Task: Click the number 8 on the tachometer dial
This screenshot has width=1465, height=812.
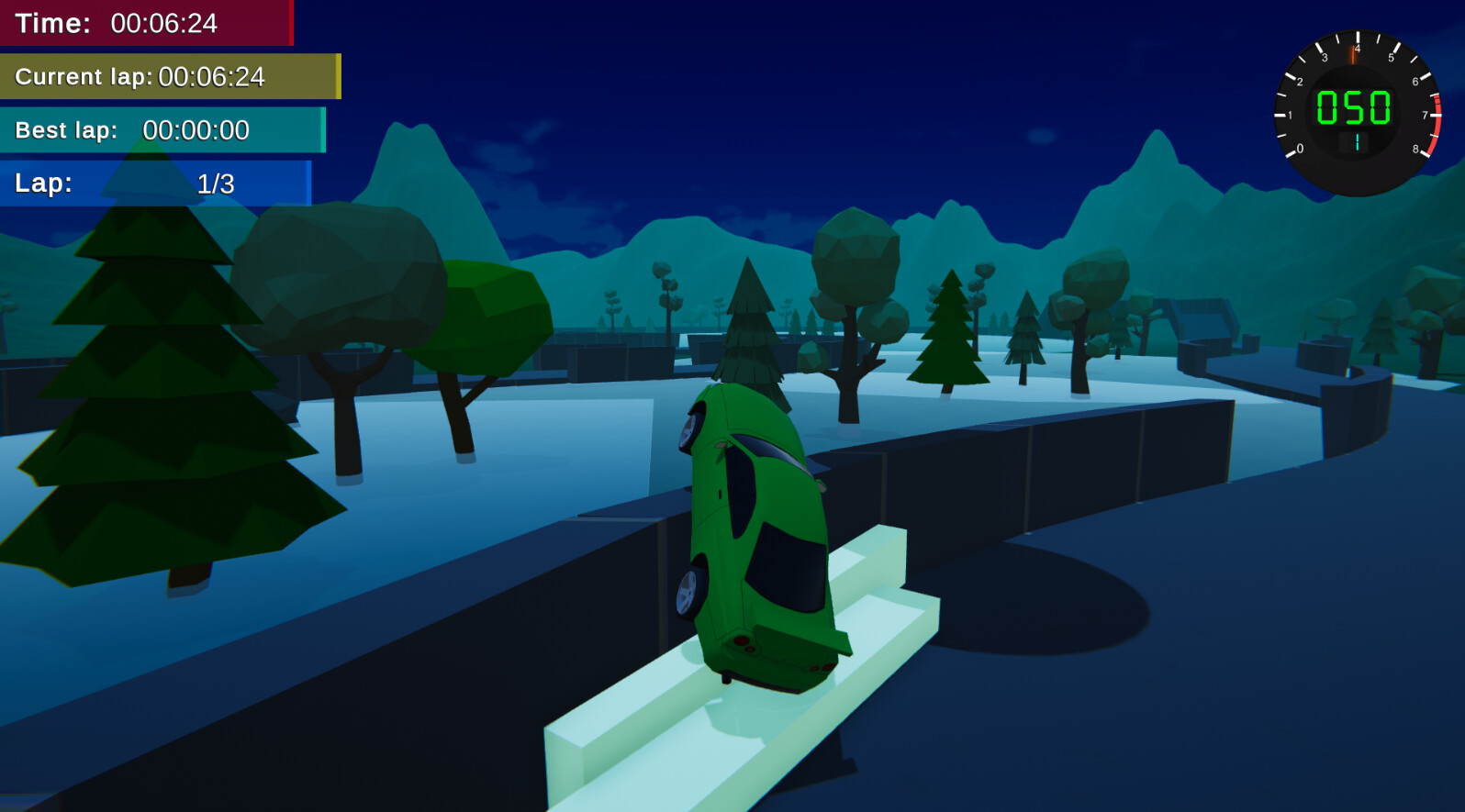Action: tap(1416, 148)
